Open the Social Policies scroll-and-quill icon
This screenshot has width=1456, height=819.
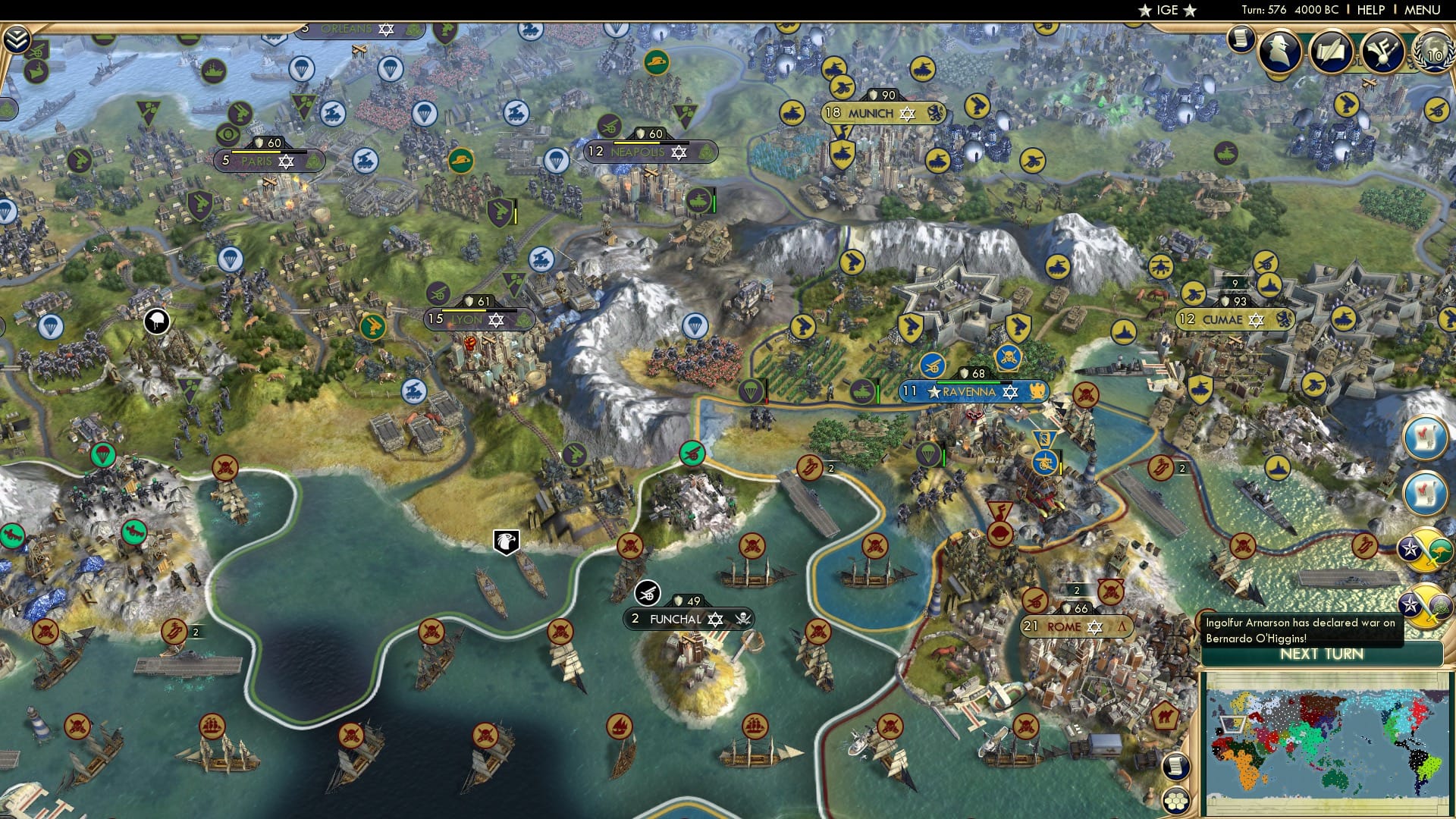[x=1331, y=52]
